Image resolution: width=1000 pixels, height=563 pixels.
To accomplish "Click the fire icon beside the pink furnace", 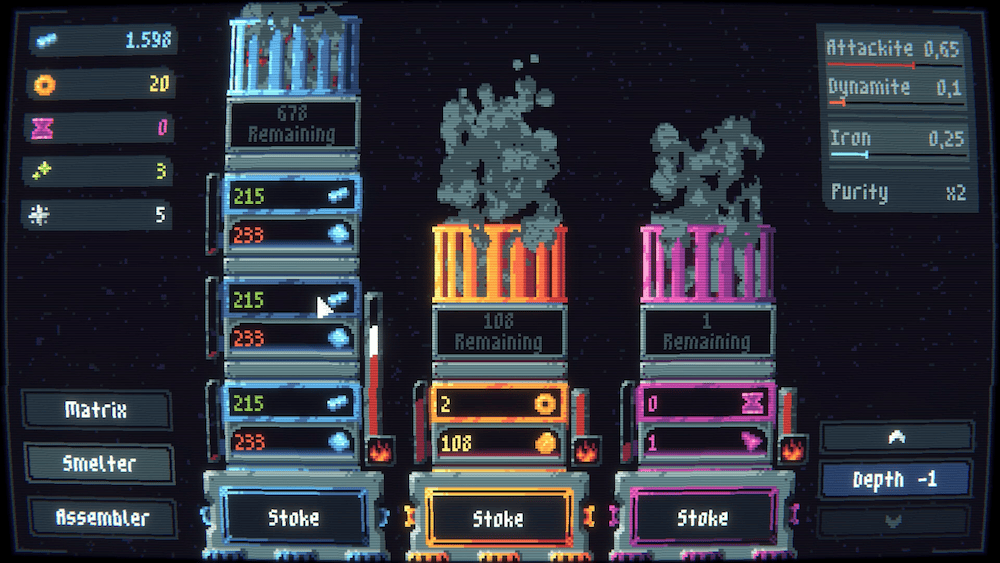I will [x=792, y=451].
